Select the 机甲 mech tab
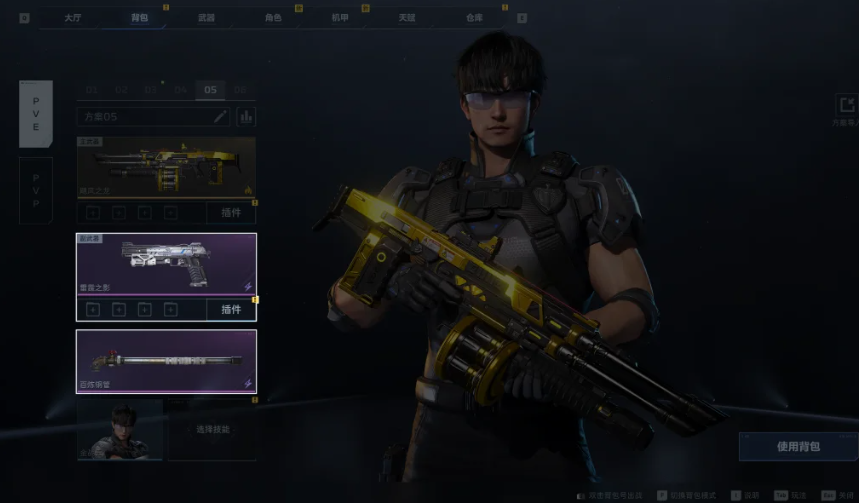859x503 pixels. 340,18
